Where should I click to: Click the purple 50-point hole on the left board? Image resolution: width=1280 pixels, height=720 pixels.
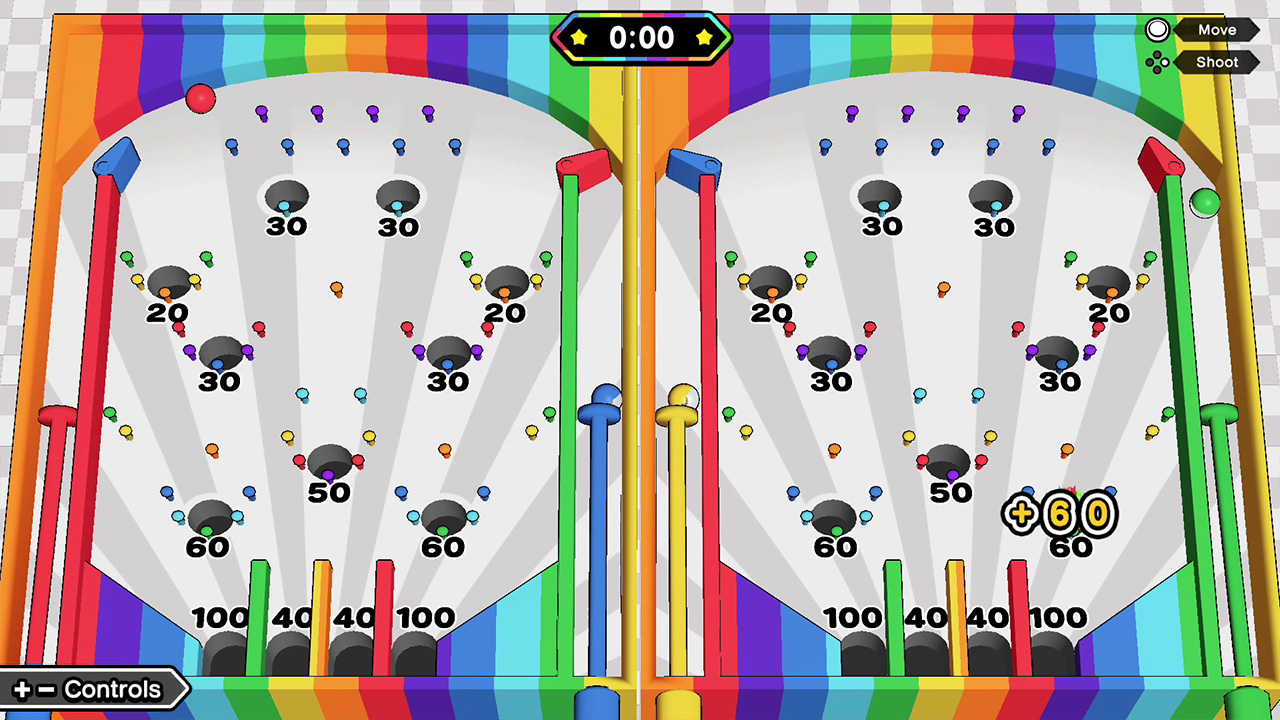pos(330,462)
